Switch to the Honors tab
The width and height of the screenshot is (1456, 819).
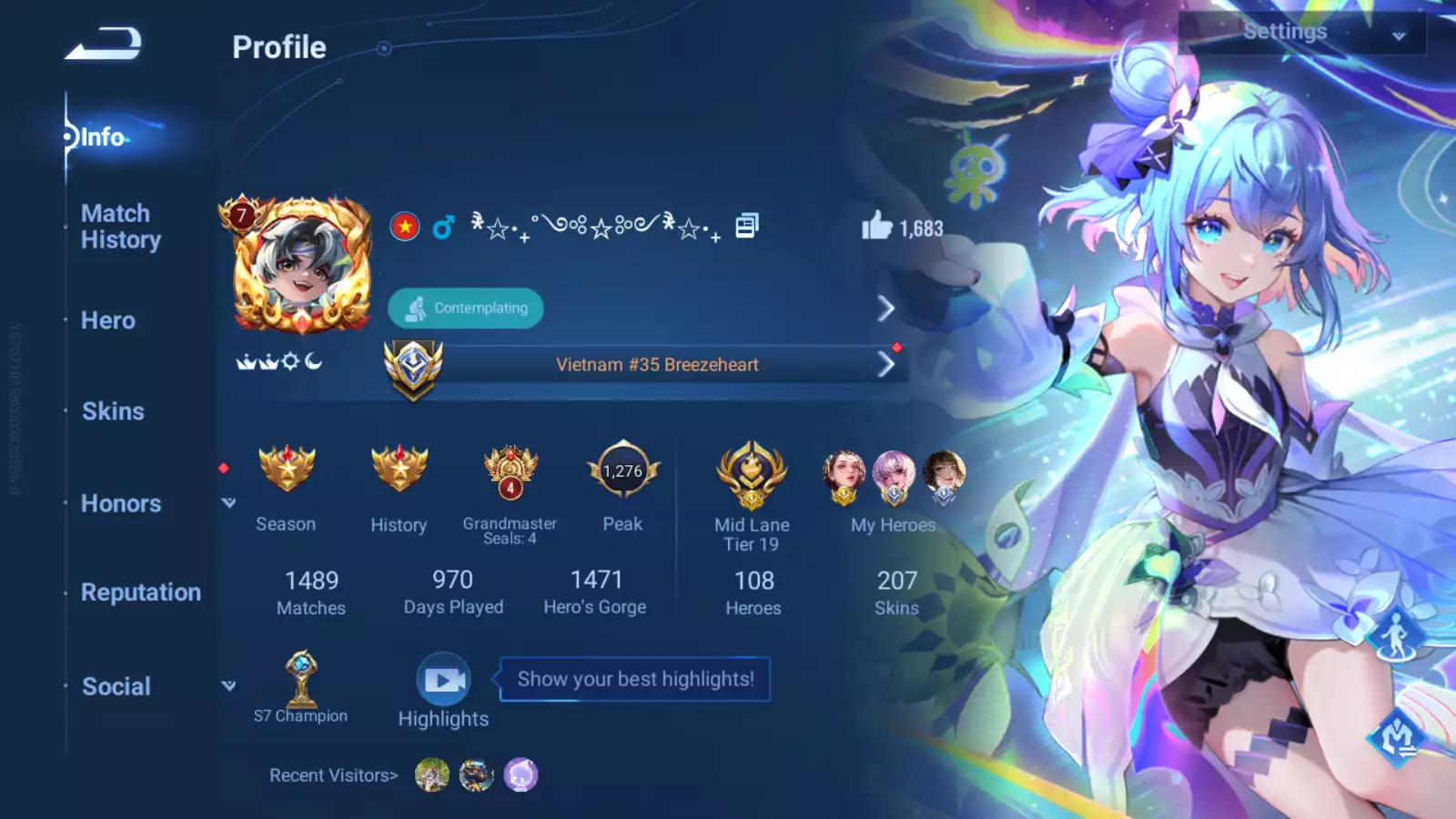pos(121,503)
